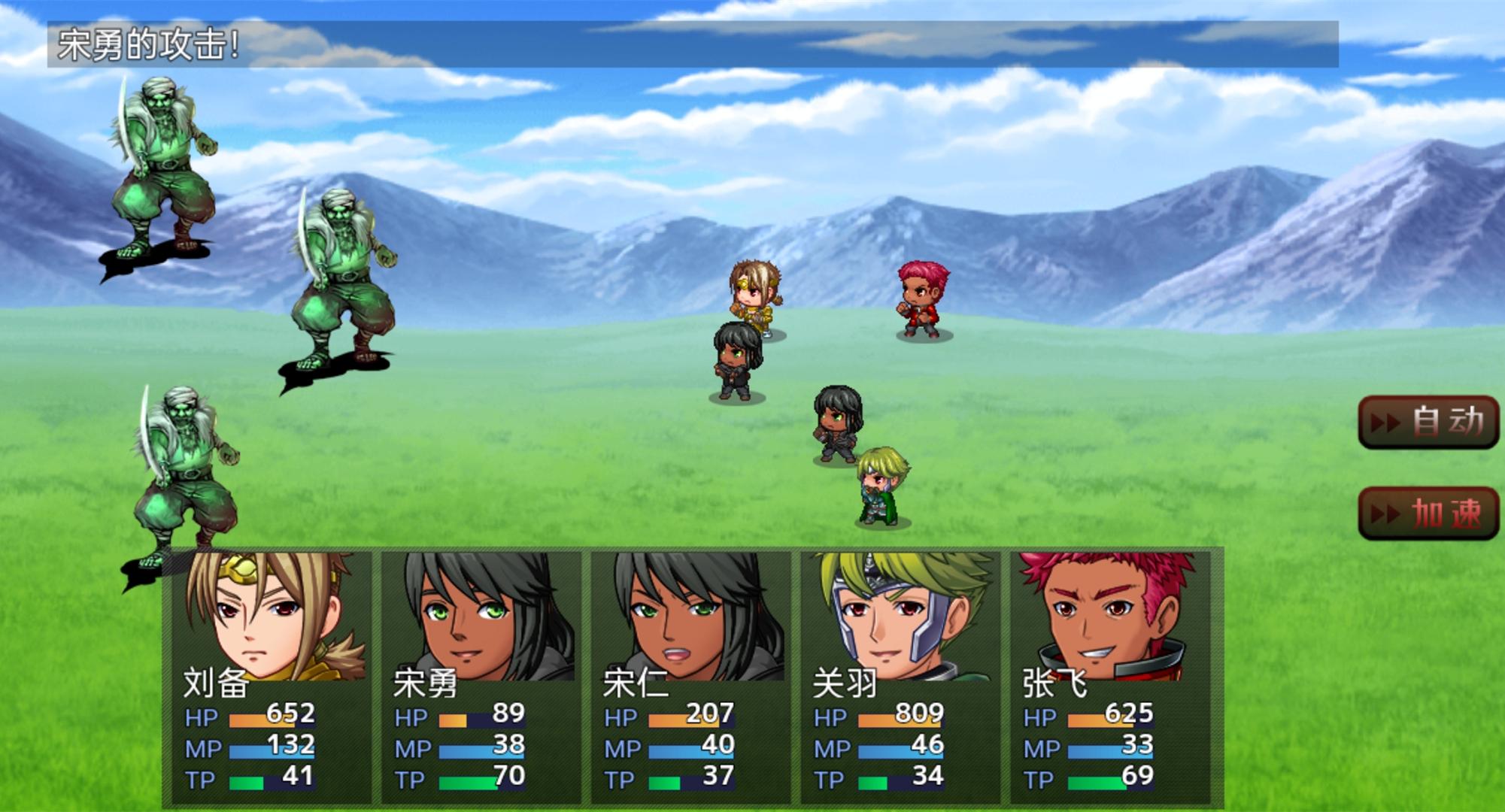1505x812 pixels.
Task: Toggle the 自动 auto-battle button
Action: [1428, 422]
